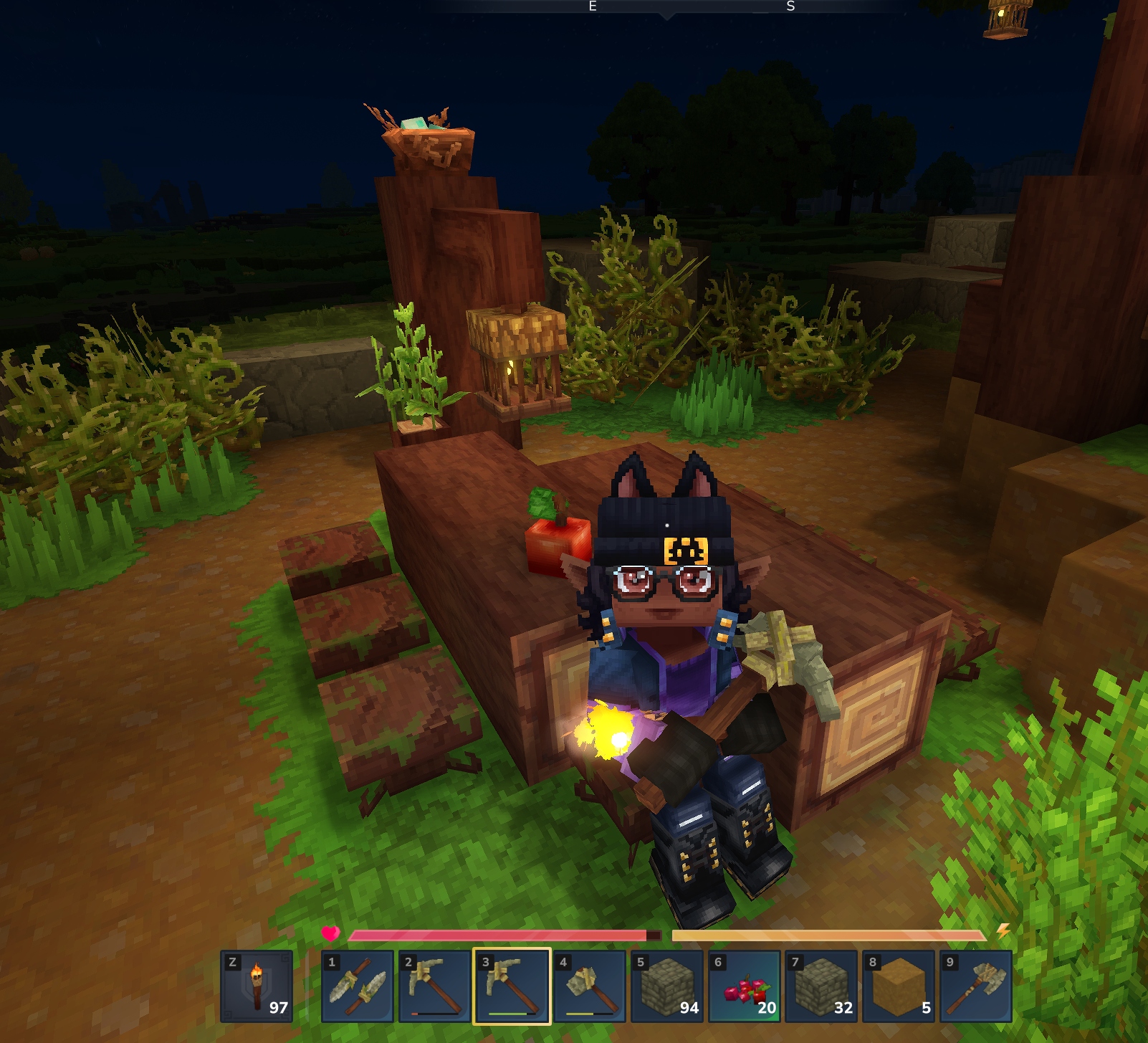Select the pickaxe in hotbar slot 2
Image resolution: width=1148 pixels, height=1043 pixels.
tap(435, 986)
